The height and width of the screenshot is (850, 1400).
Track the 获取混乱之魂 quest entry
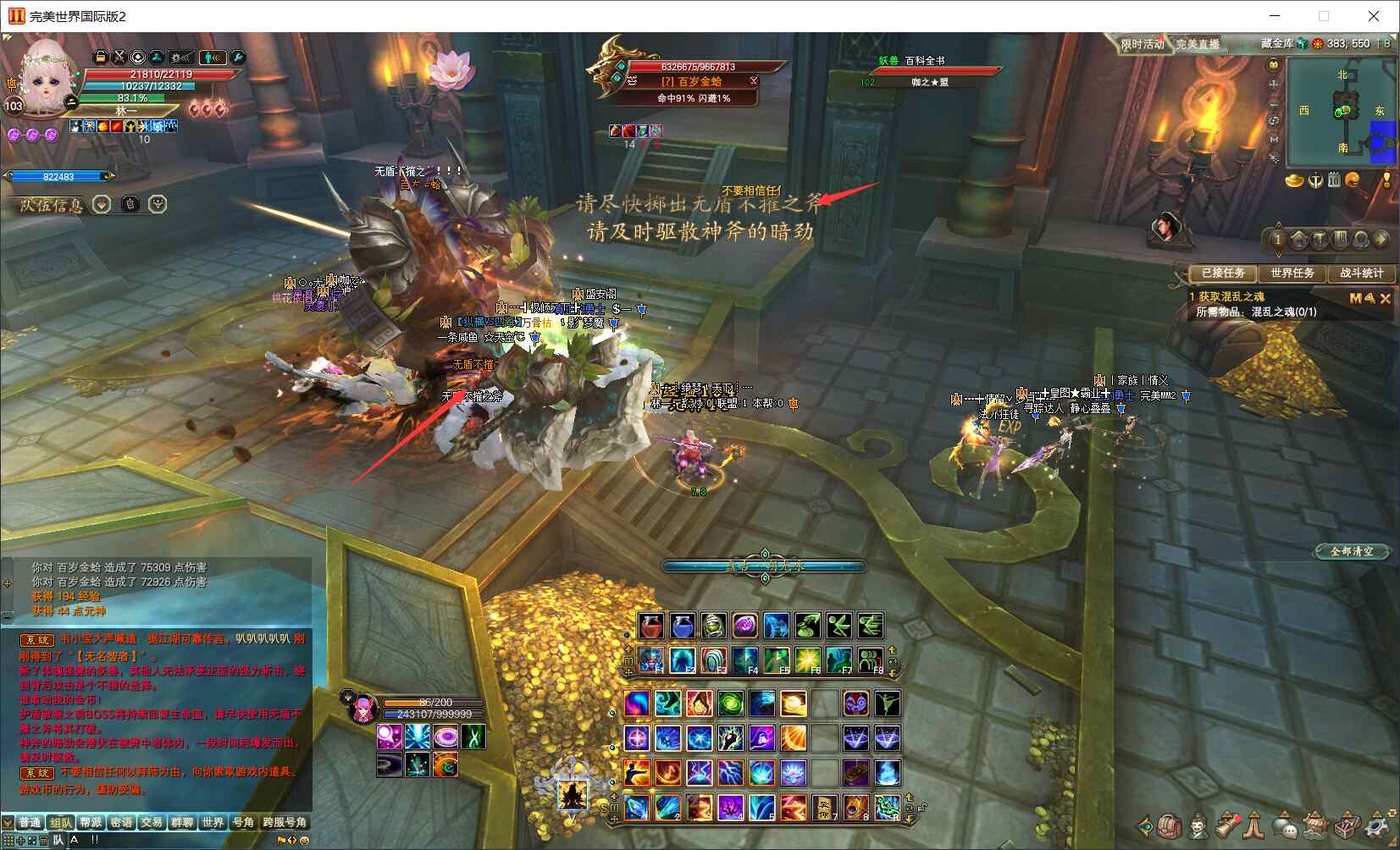tap(1231, 296)
